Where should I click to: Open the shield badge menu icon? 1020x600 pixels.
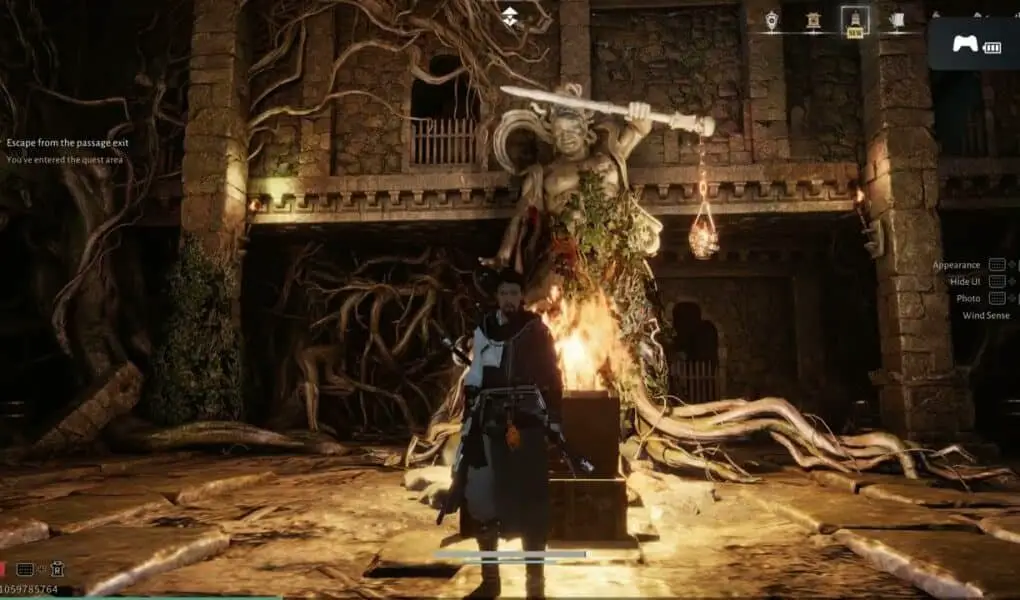[x=772, y=19]
